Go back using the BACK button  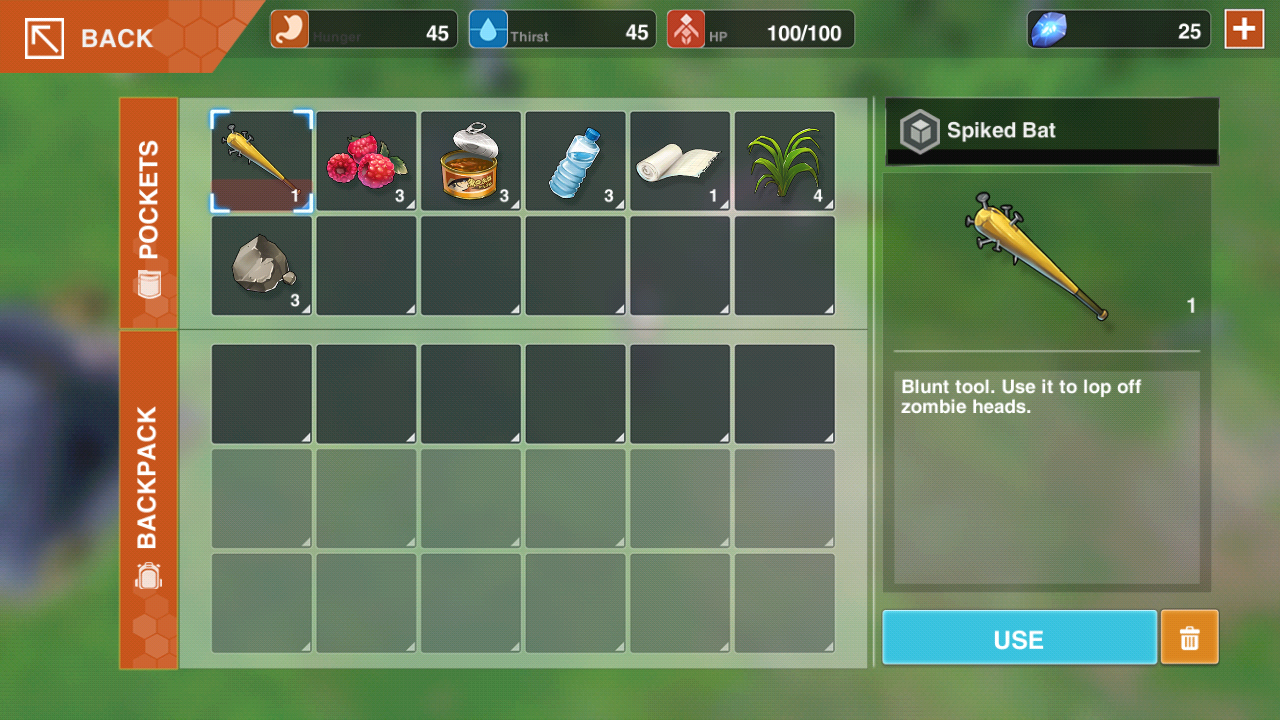coord(90,38)
